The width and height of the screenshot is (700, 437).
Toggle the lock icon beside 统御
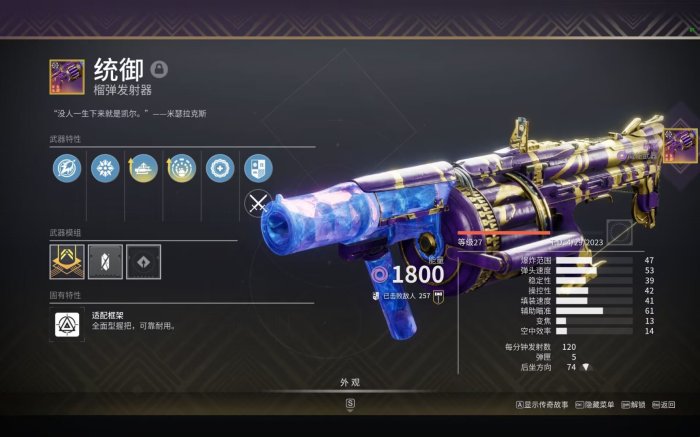(x=159, y=69)
